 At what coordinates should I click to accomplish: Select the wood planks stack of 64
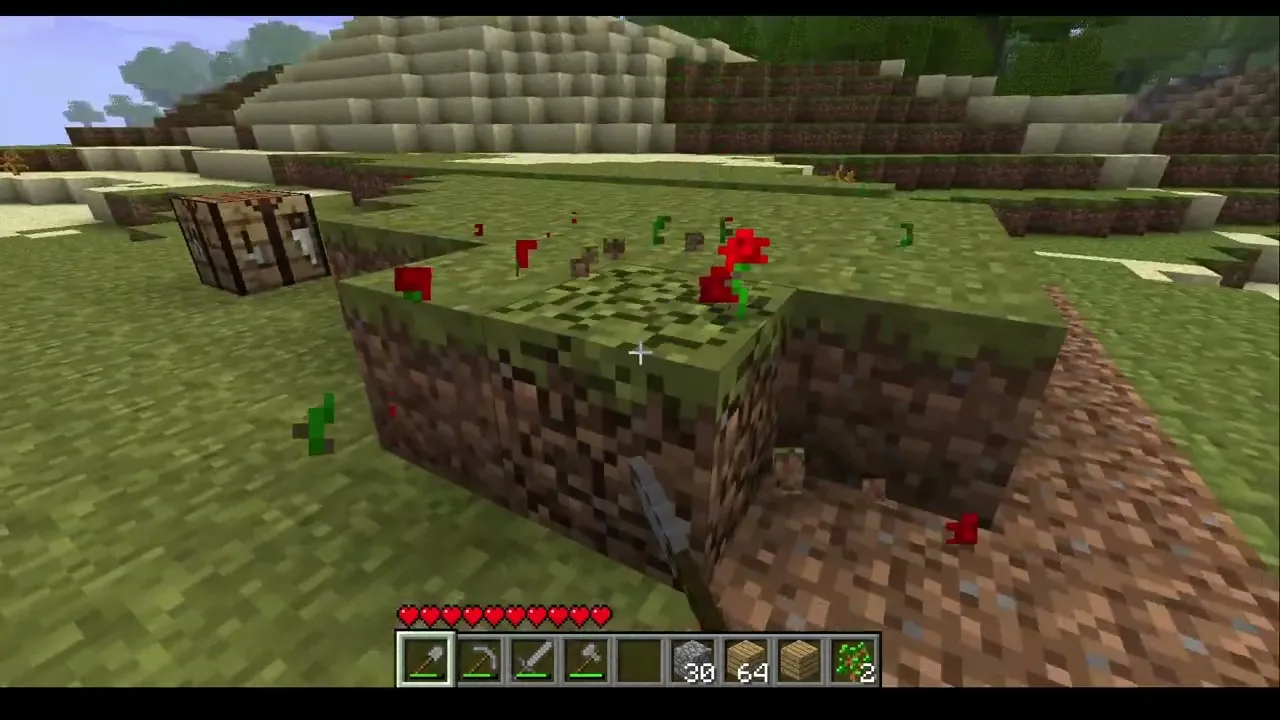[745, 661]
